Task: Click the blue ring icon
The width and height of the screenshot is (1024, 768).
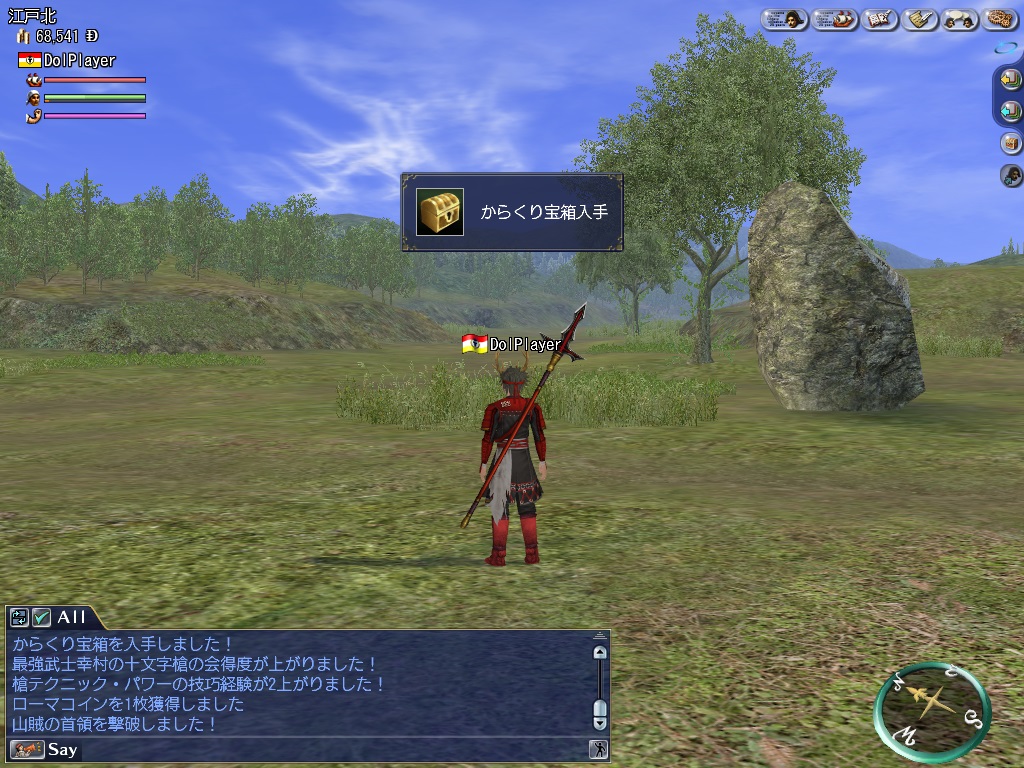Action: click(1005, 48)
